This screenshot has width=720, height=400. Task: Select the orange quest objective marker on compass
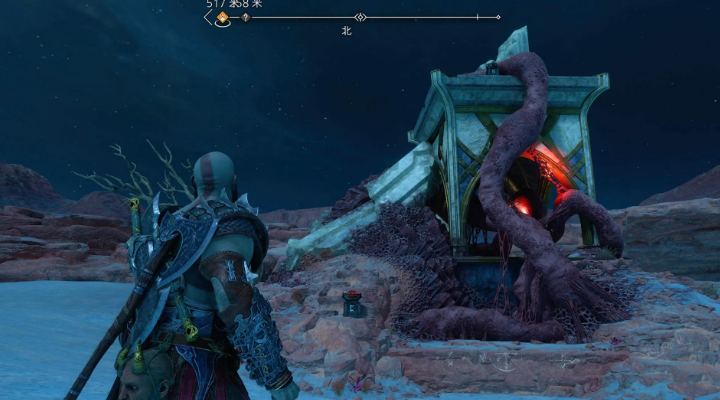[x=222, y=18]
